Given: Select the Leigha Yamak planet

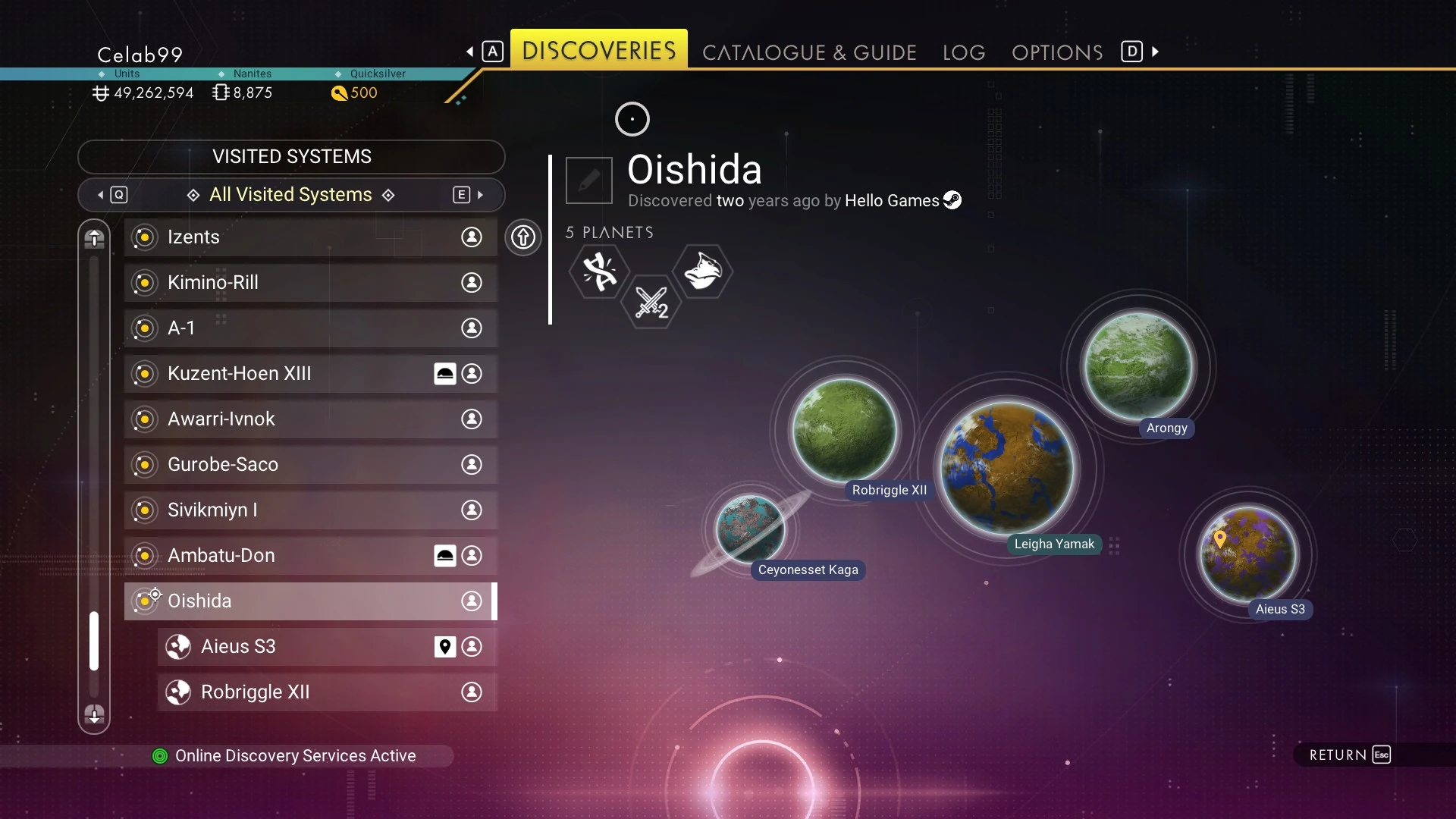Looking at the screenshot, I should (x=1007, y=468).
